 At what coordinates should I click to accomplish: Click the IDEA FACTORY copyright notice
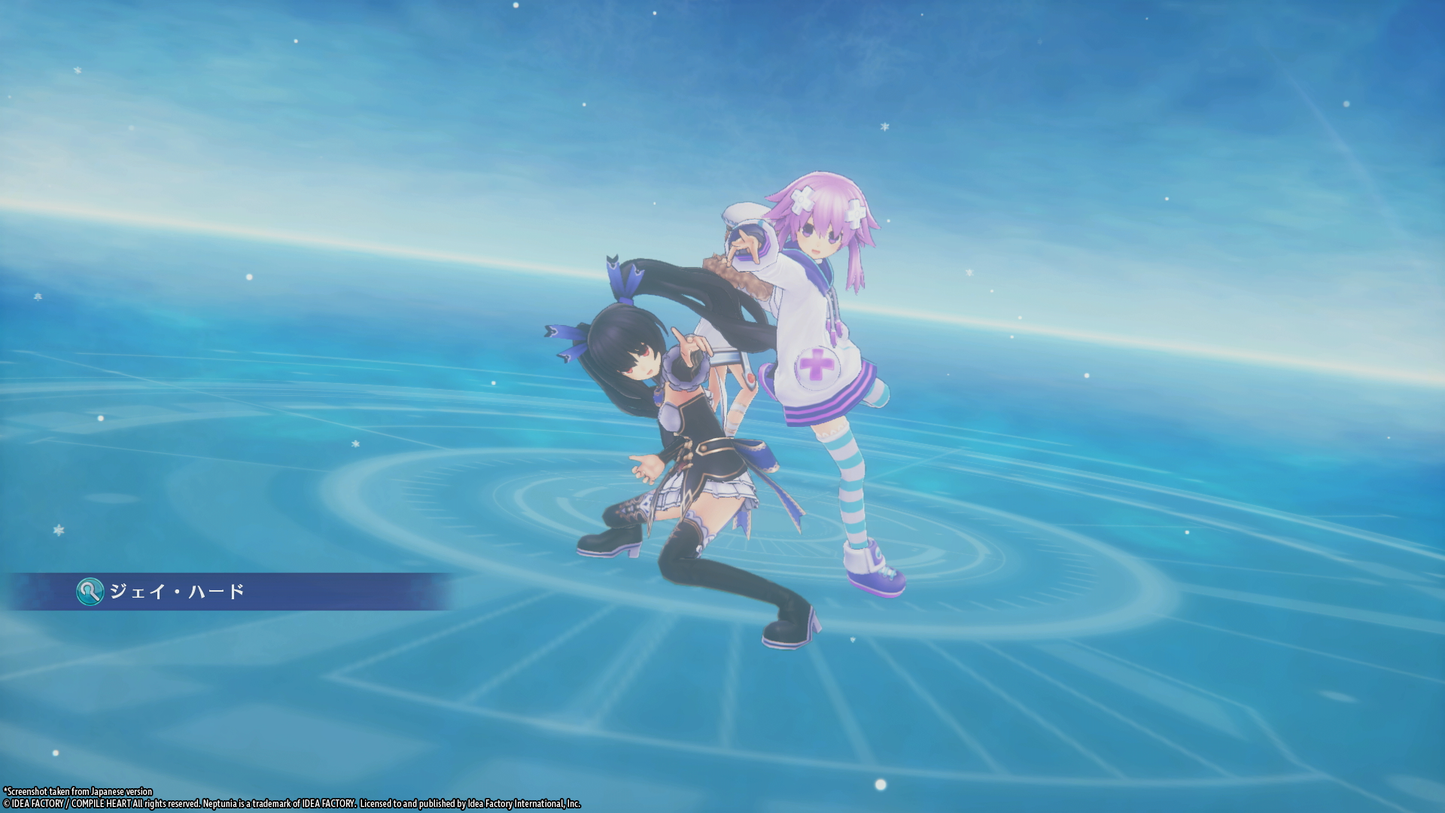click(x=290, y=801)
